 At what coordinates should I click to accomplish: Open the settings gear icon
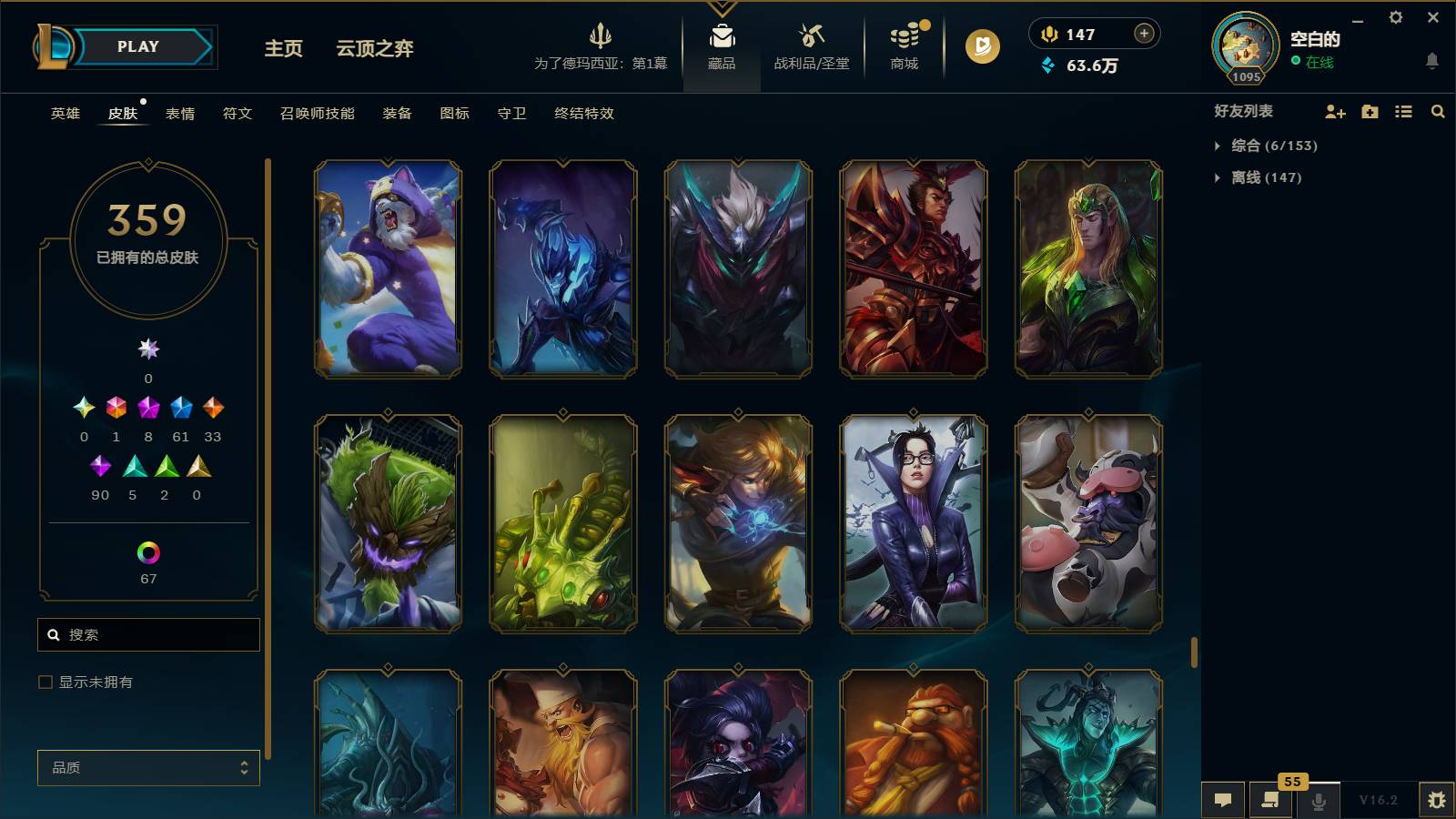(x=1397, y=17)
